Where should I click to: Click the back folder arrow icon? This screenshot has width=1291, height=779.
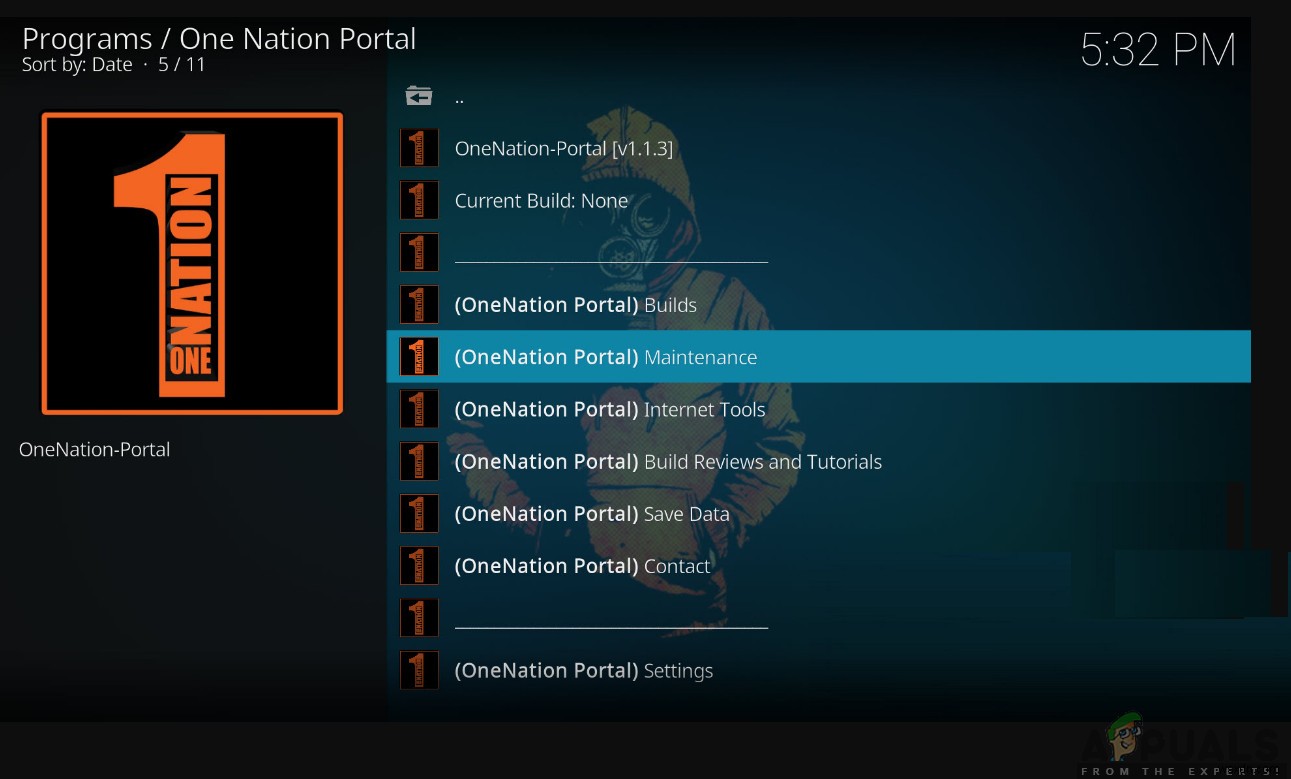(419, 96)
